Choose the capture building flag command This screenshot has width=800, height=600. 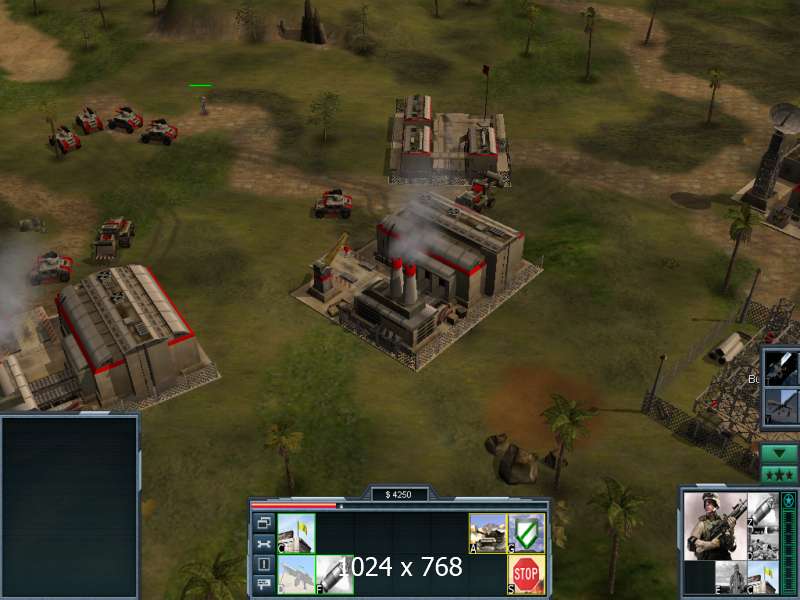point(296,533)
